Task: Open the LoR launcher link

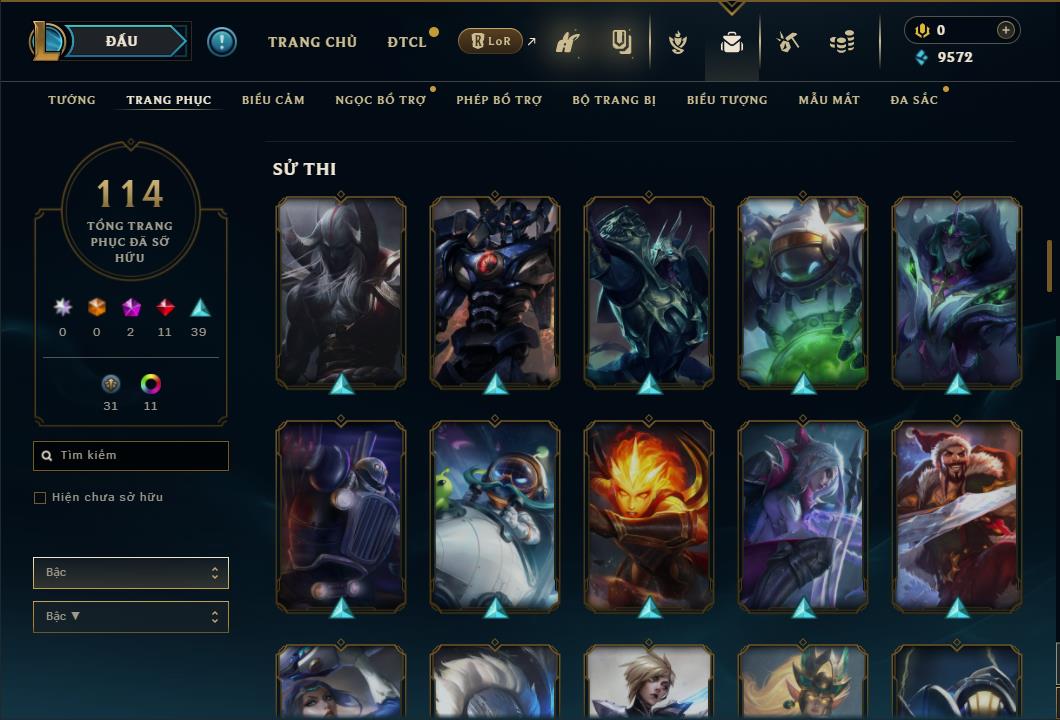Action: (x=490, y=41)
